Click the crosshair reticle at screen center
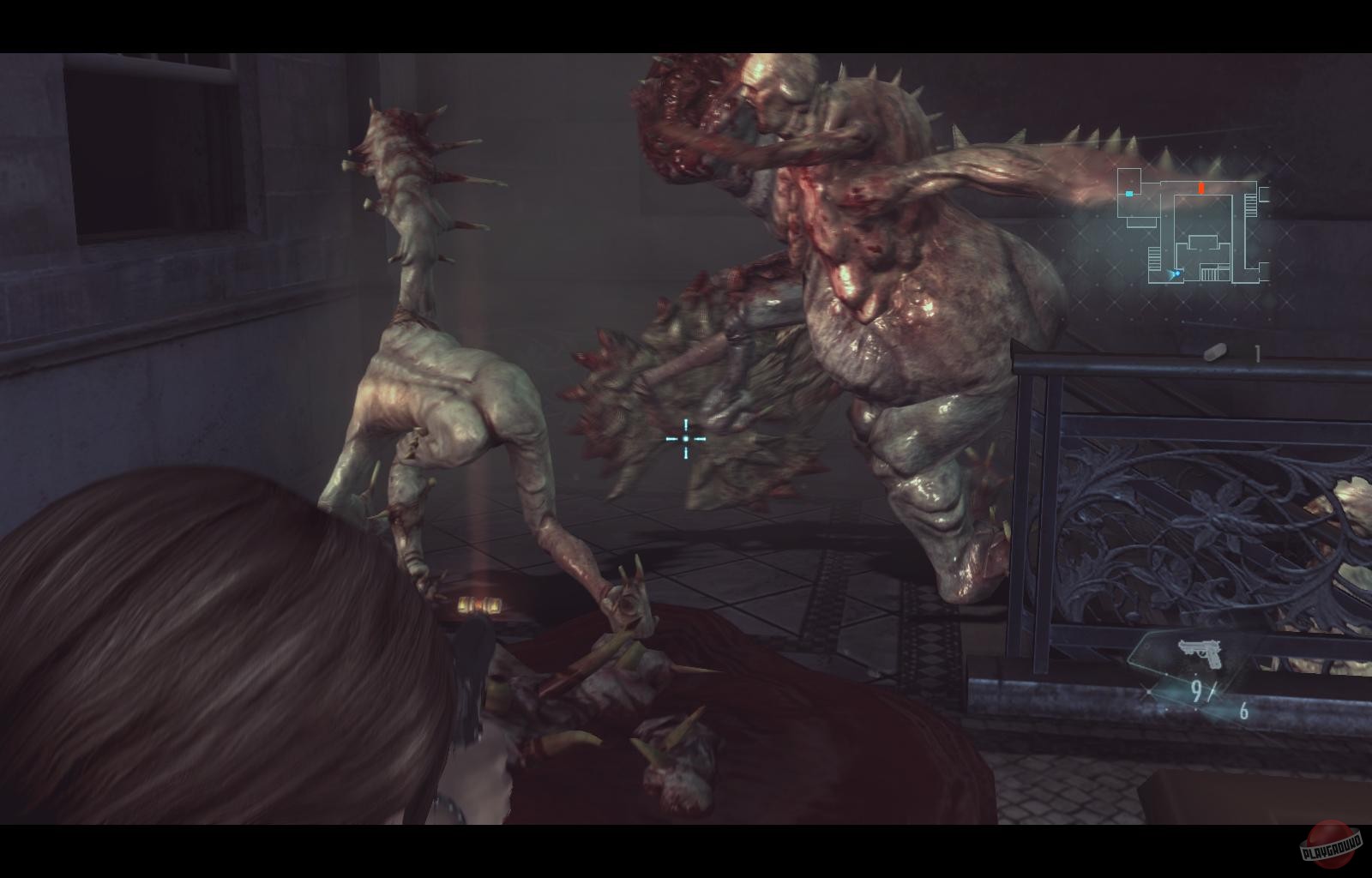This screenshot has width=1372, height=878. [x=686, y=439]
